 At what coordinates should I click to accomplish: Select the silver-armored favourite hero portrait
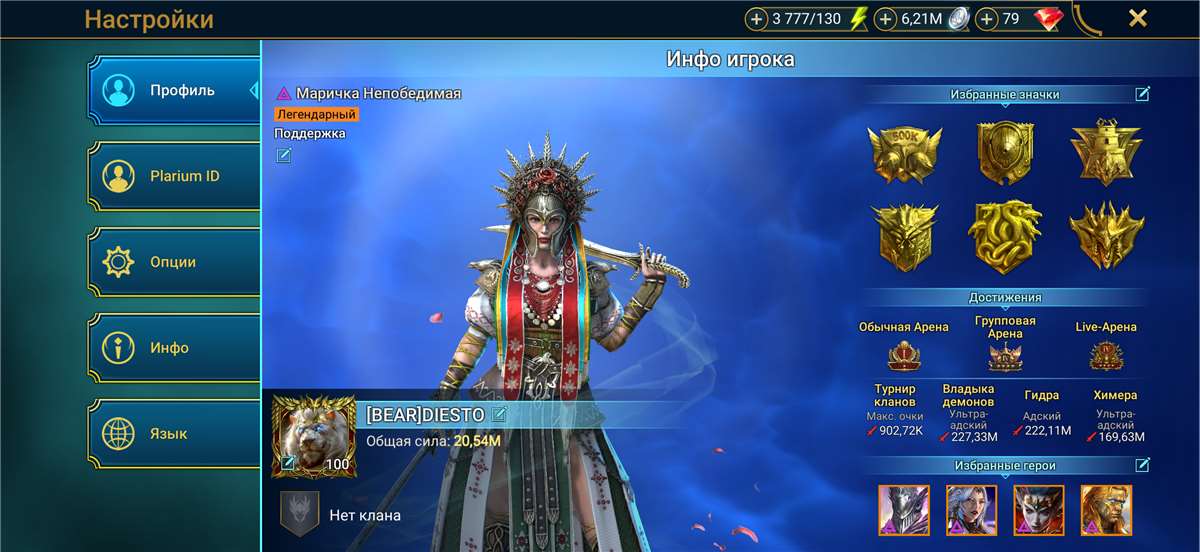click(x=904, y=509)
